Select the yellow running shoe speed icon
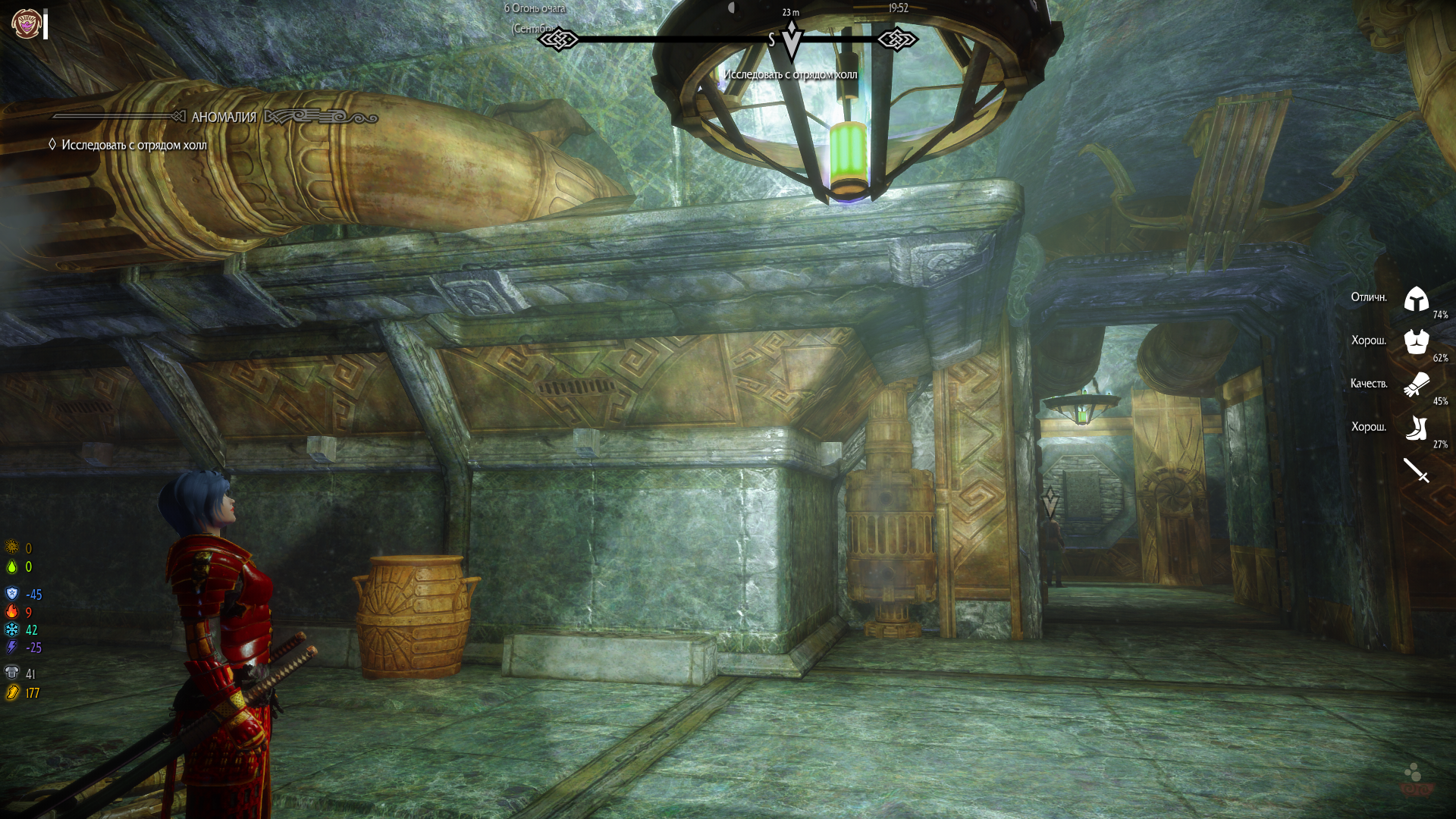 click(x=12, y=692)
